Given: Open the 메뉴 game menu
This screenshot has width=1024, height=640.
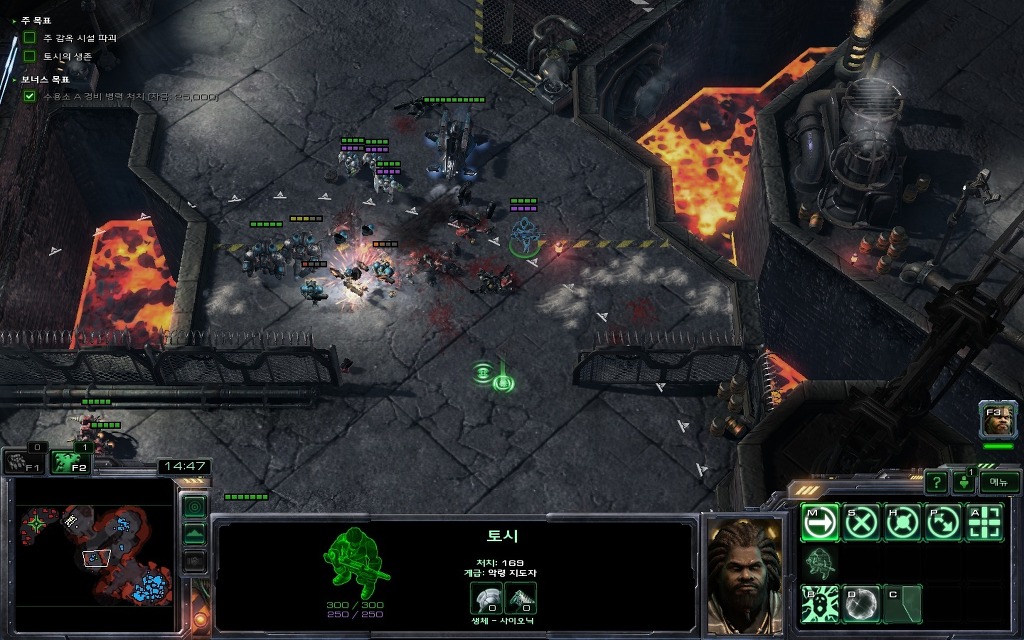Looking at the screenshot, I should pyautogui.click(x=998, y=482).
